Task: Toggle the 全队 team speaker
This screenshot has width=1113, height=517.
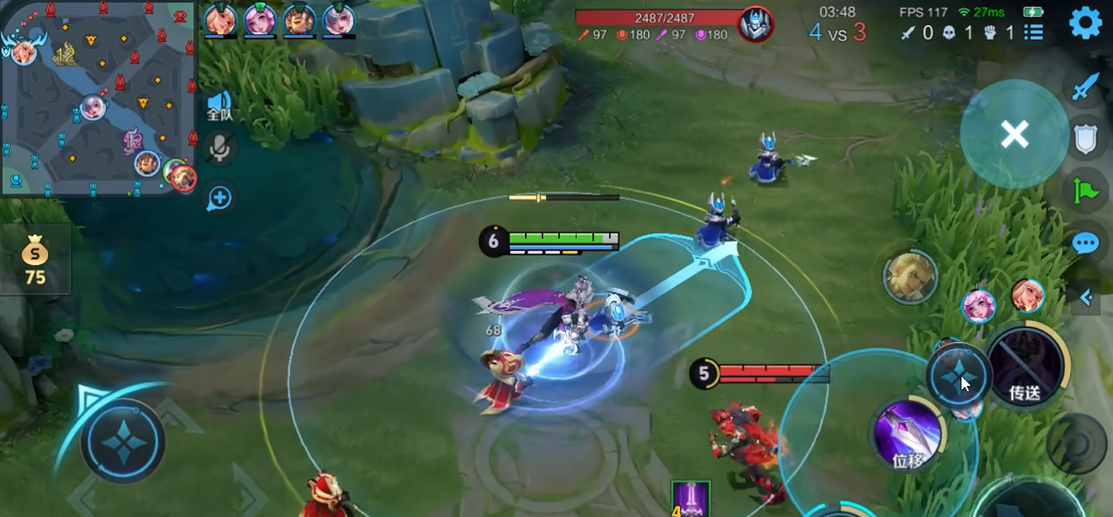Action: pos(219,106)
